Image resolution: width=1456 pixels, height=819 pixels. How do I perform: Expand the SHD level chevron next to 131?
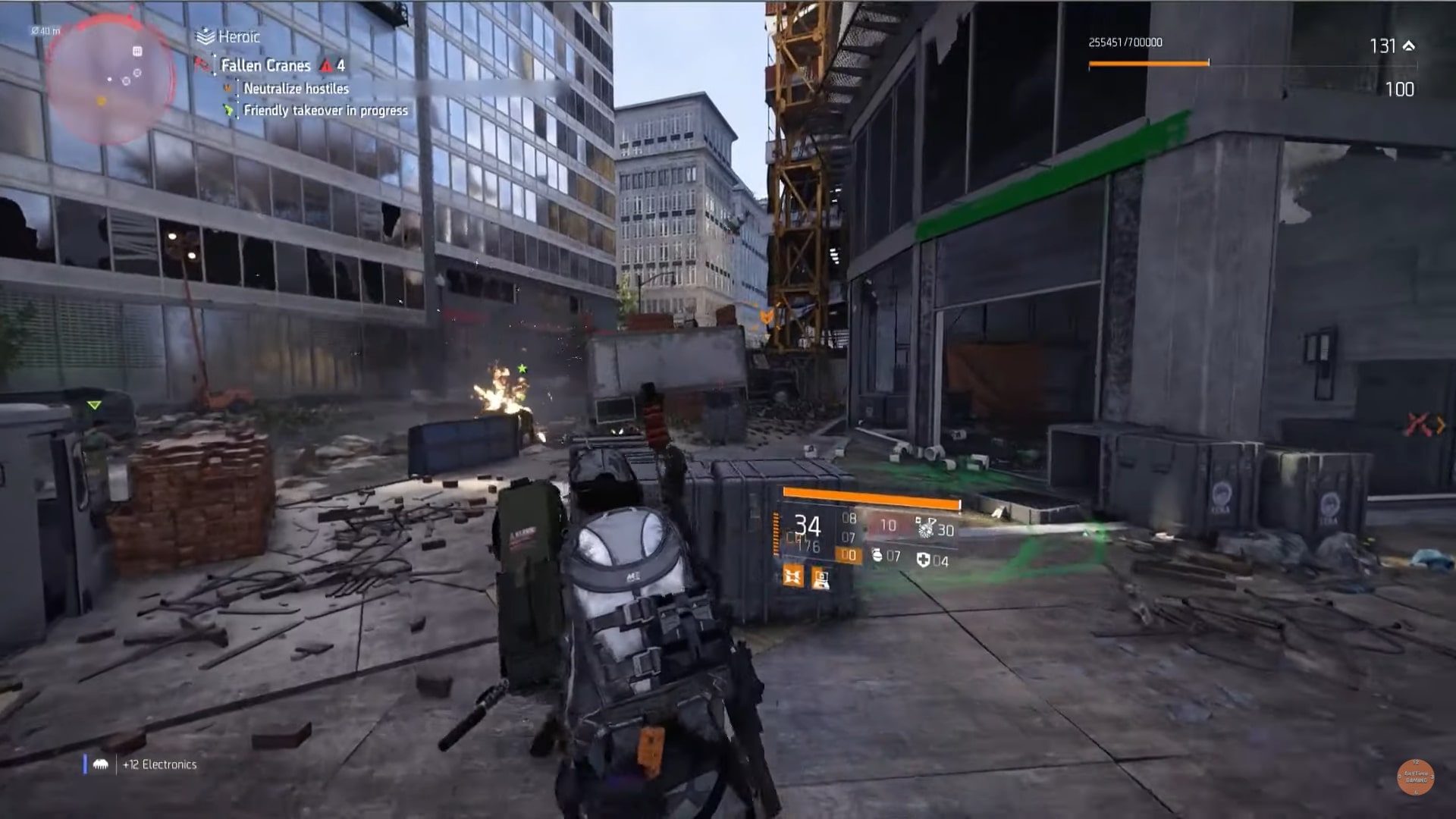(x=1409, y=45)
